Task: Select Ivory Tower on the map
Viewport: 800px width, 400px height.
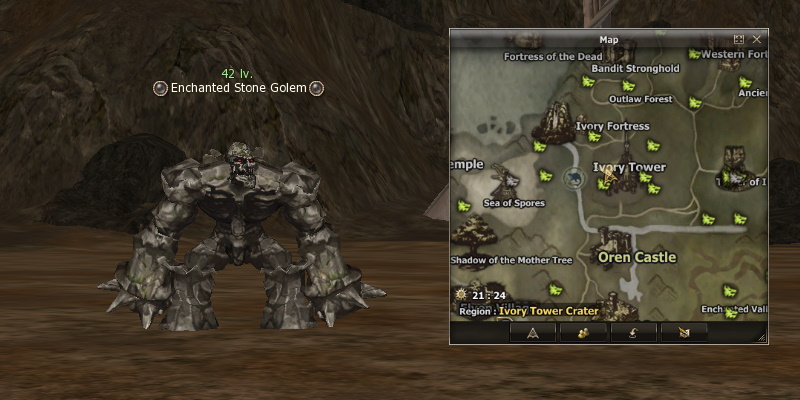Action: pos(629,167)
